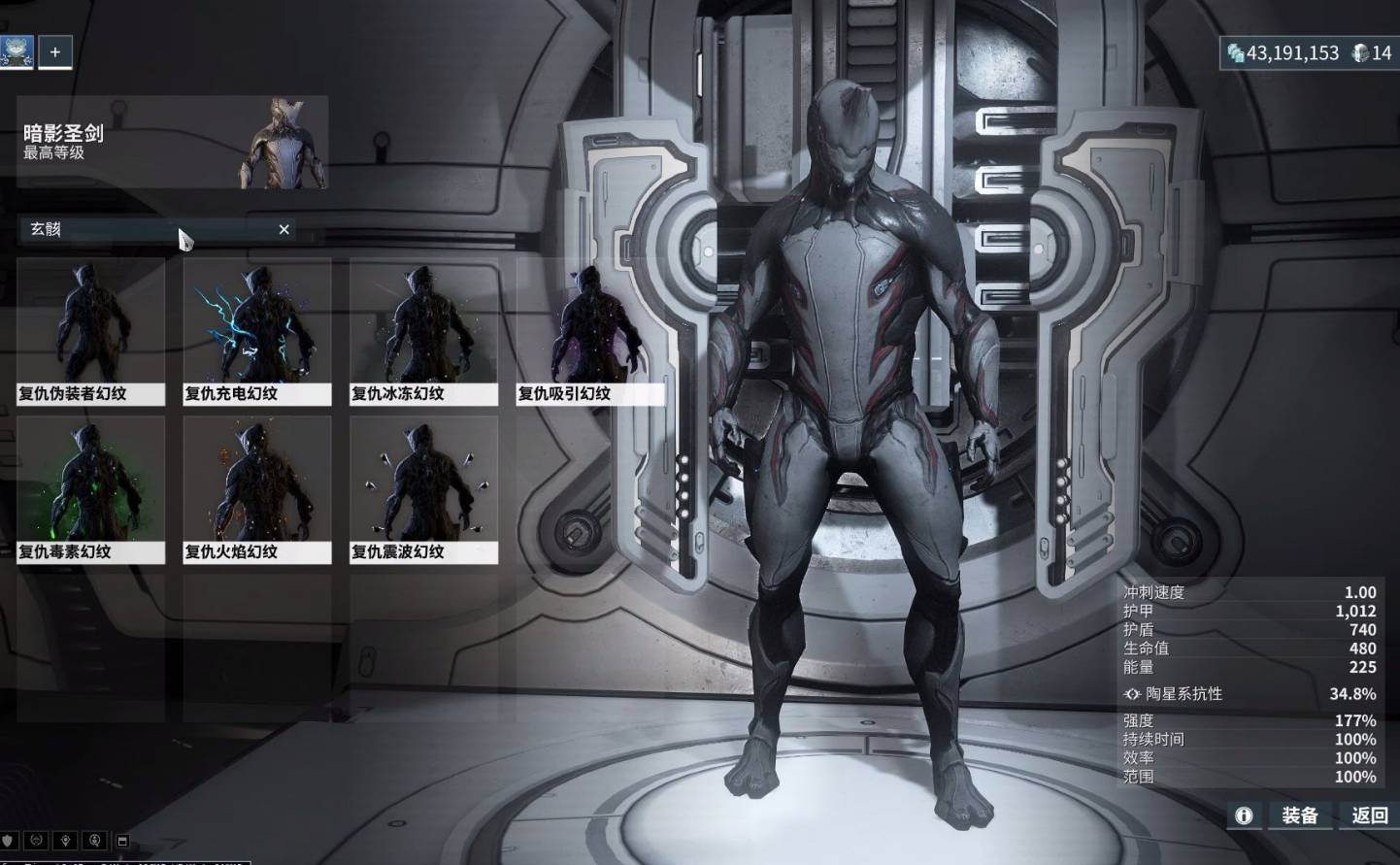
Task: Select the 复仇吸引幻纹 skin tile
Action: [x=590, y=330]
